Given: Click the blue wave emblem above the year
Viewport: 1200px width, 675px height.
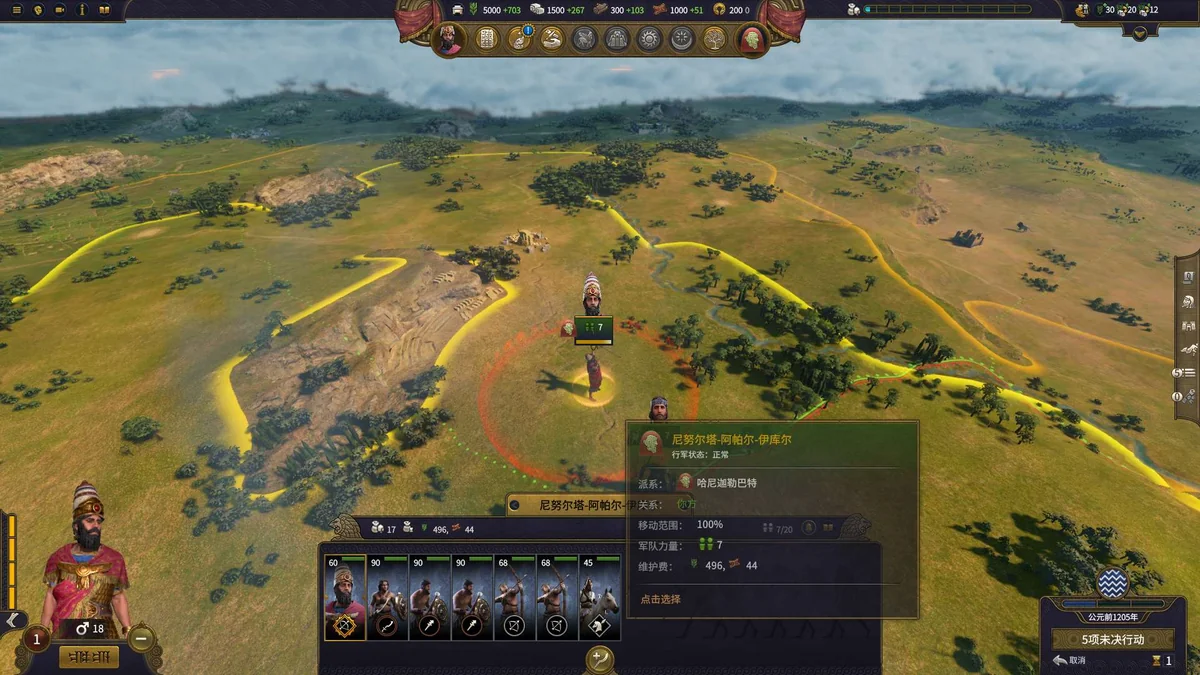Looking at the screenshot, I should 1112,582.
